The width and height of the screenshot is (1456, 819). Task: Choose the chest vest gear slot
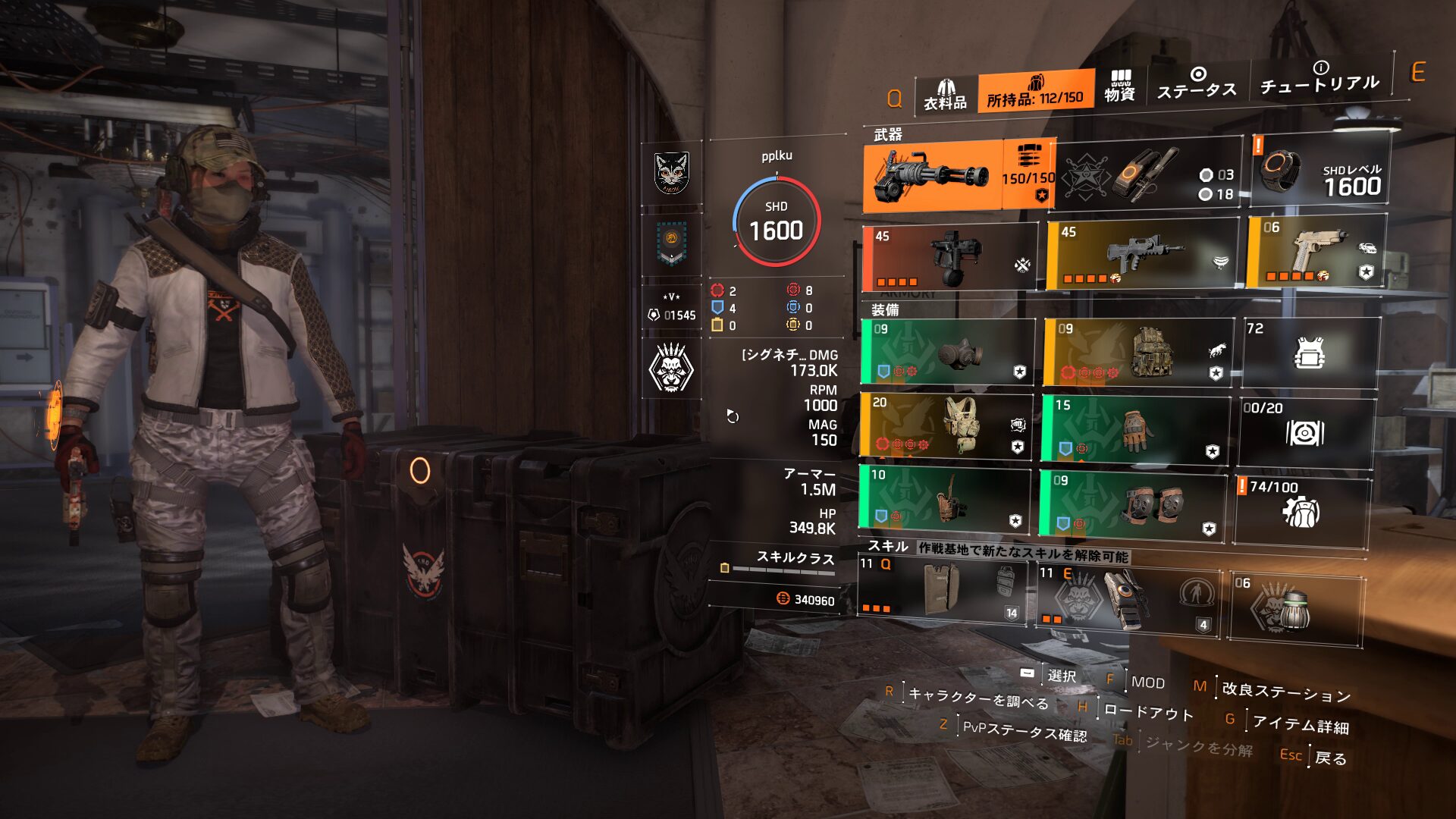click(946, 426)
